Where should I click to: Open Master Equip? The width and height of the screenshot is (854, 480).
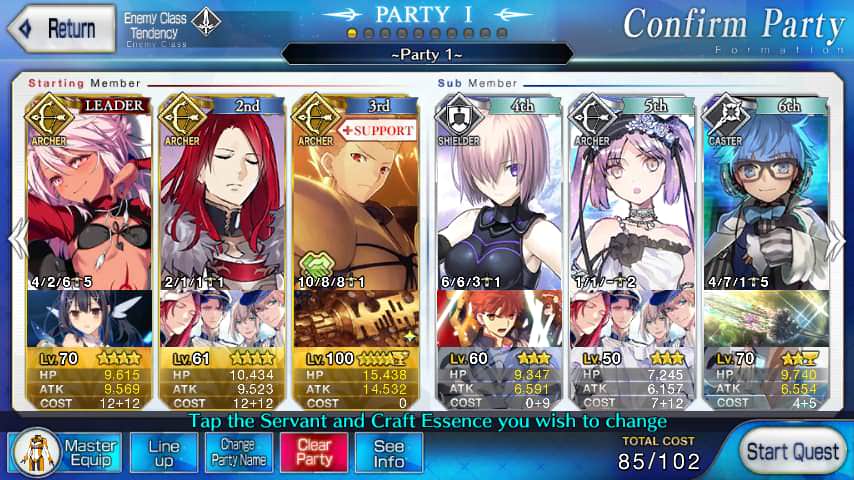pyautogui.click(x=66, y=453)
